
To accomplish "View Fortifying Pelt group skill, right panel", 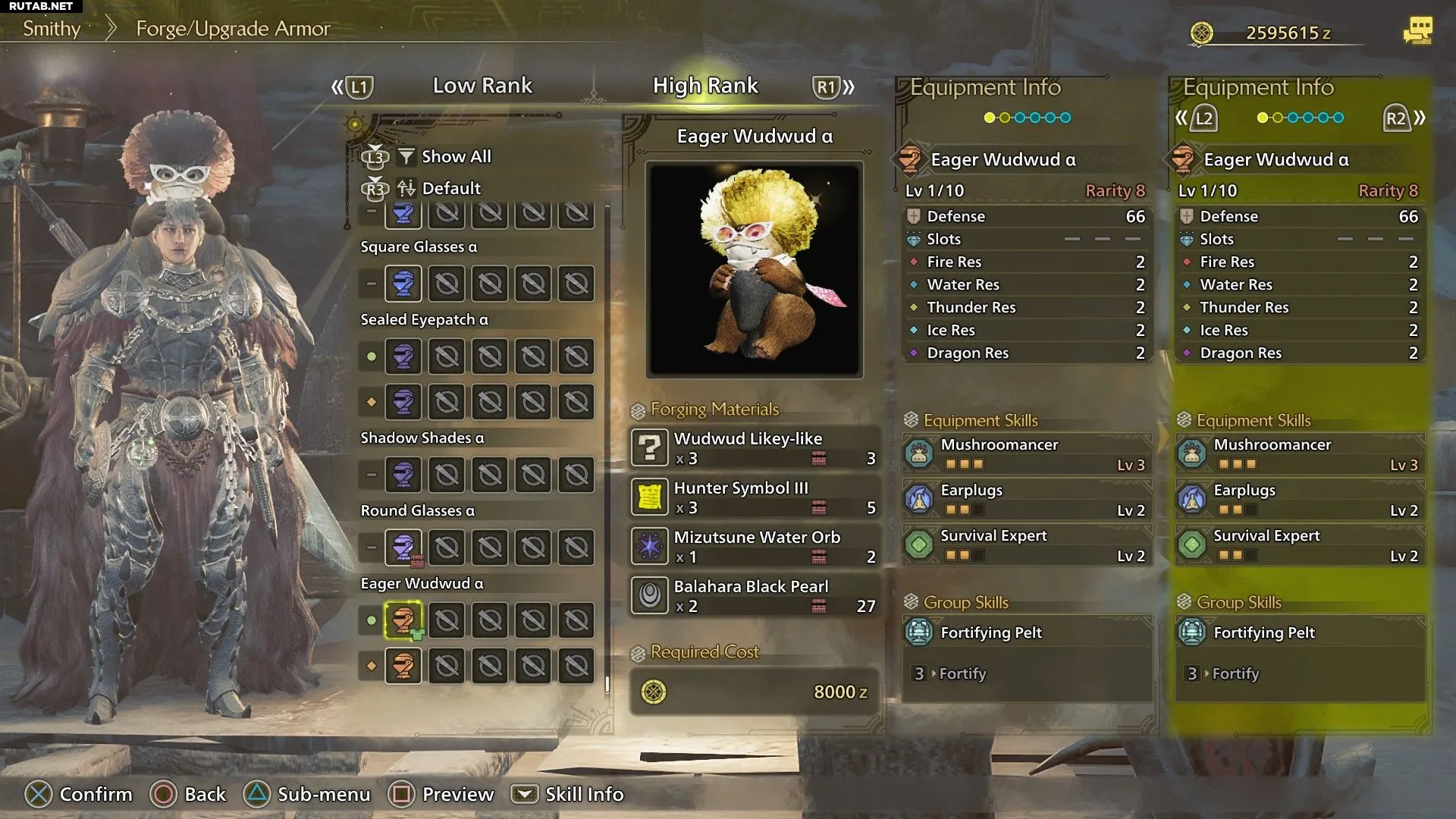I will [x=1300, y=632].
